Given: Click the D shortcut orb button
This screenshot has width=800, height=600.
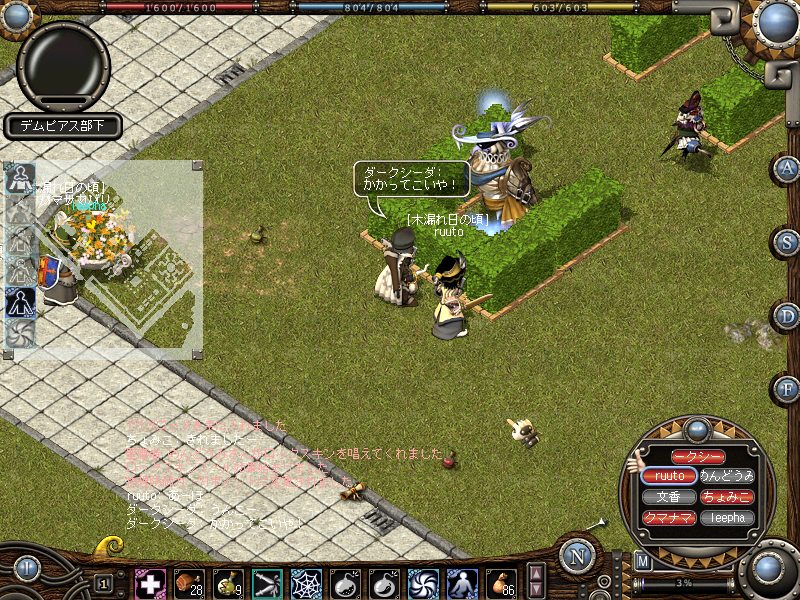Looking at the screenshot, I should click(787, 316).
